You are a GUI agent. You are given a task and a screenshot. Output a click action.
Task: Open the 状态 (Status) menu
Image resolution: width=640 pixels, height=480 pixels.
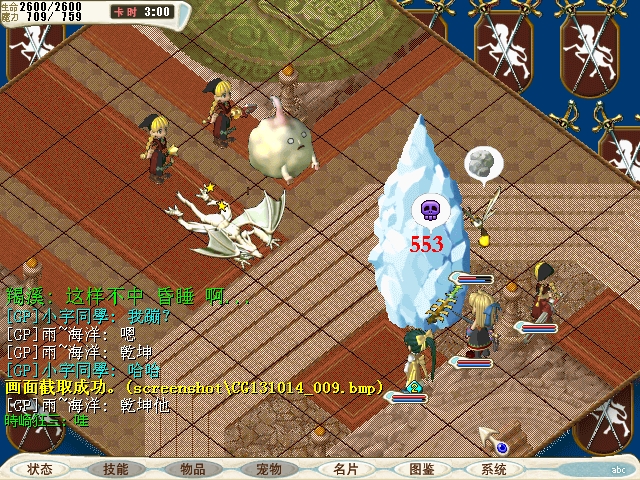pos(40,469)
